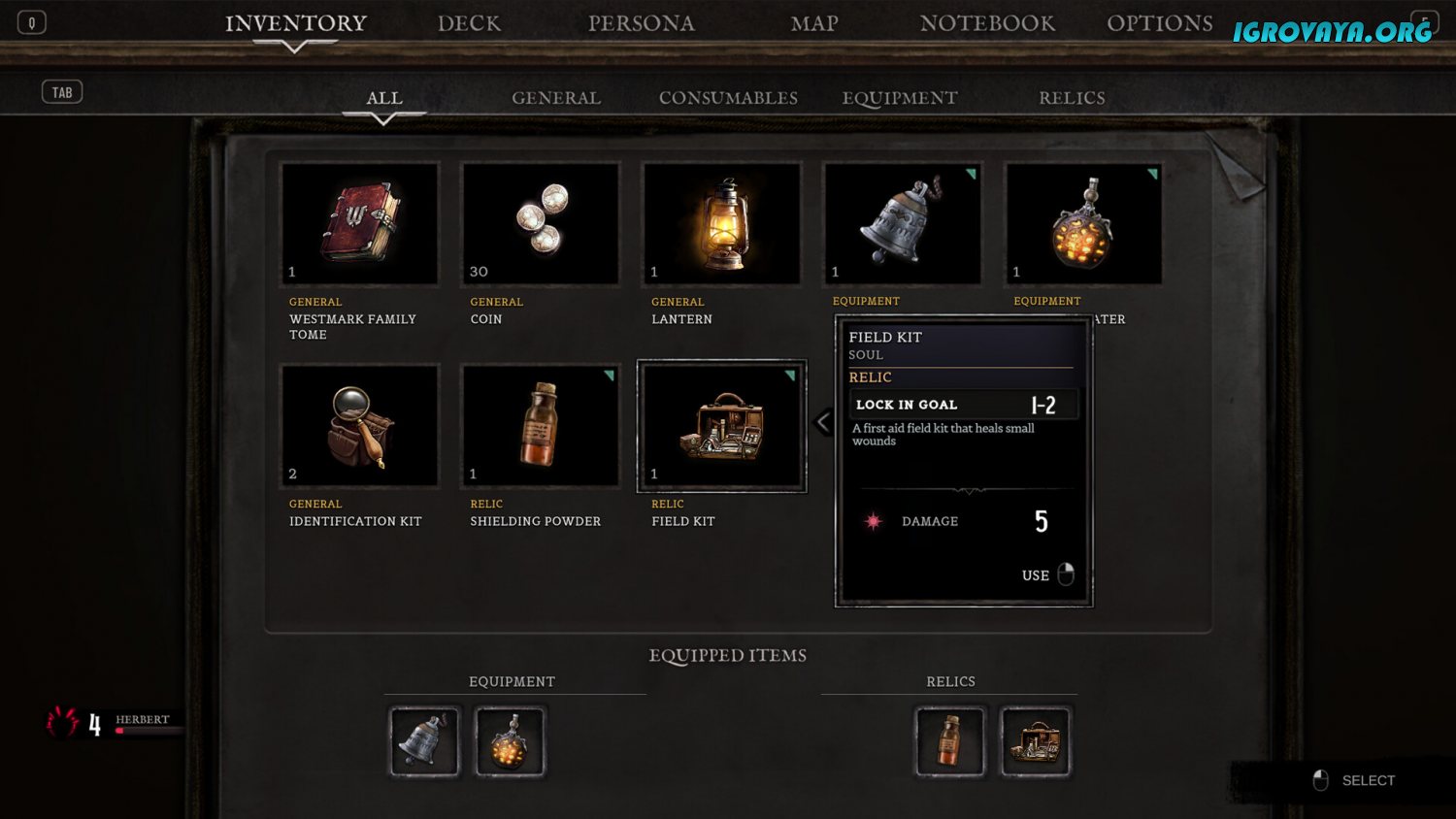The width and height of the screenshot is (1456, 819).
Task: Select the glowing orb flask item
Action: coord(1083,224)
